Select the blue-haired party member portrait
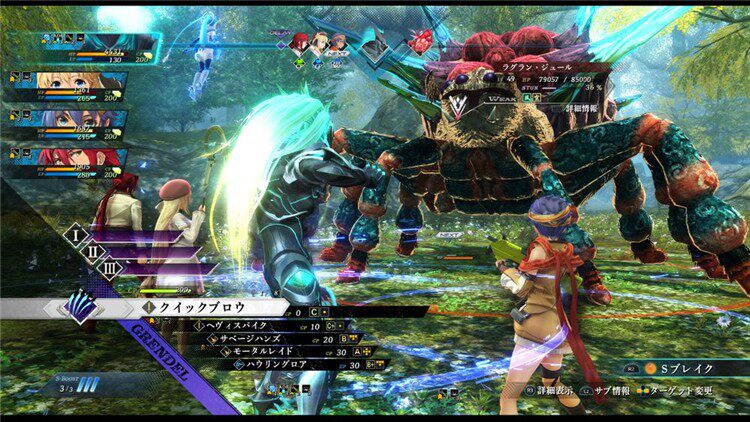The height and width of the screenshot is (422, 750). (x=70, y=123)
